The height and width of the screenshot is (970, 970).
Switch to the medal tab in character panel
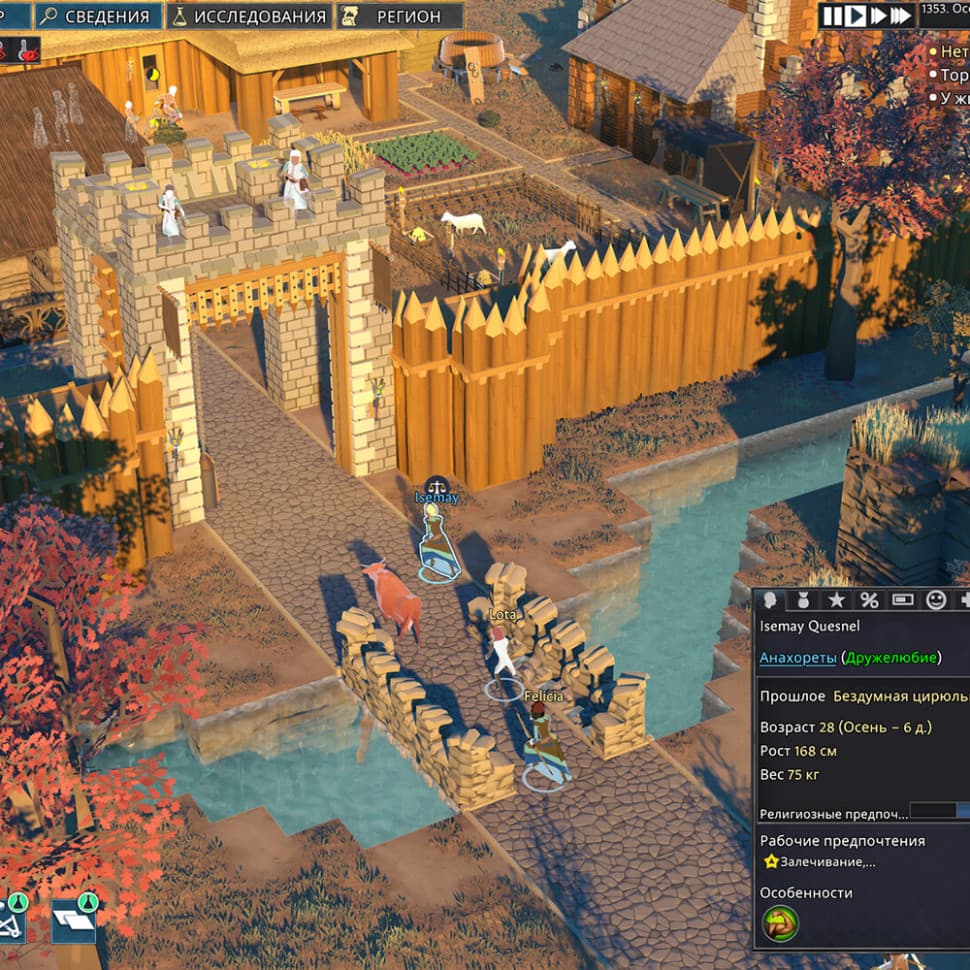point(803,600)
